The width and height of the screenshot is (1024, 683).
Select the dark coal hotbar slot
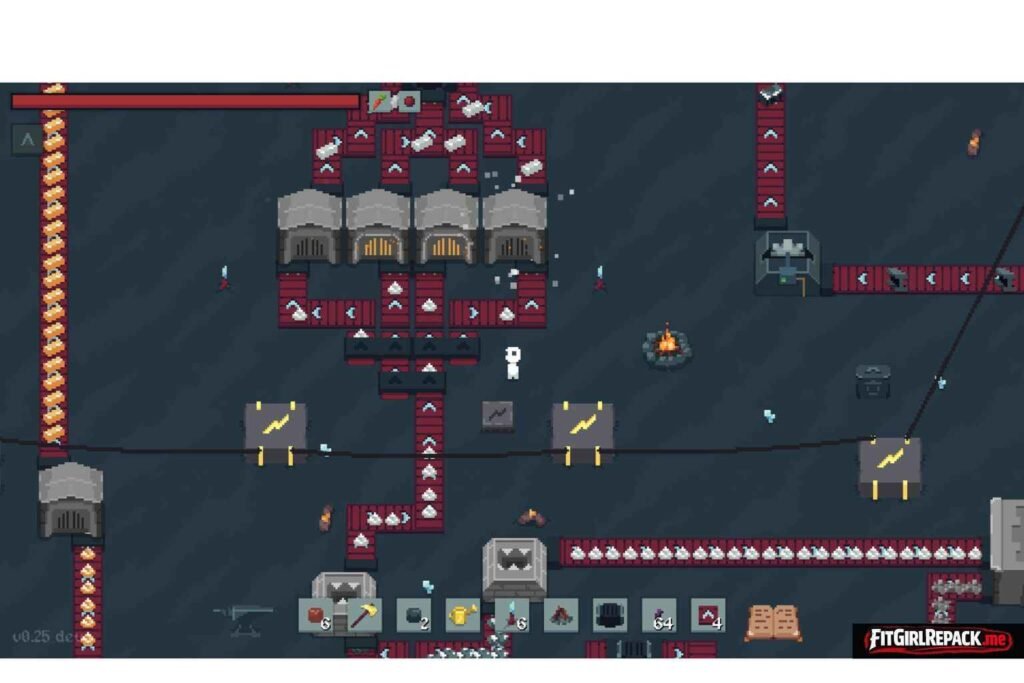(413, 615)
